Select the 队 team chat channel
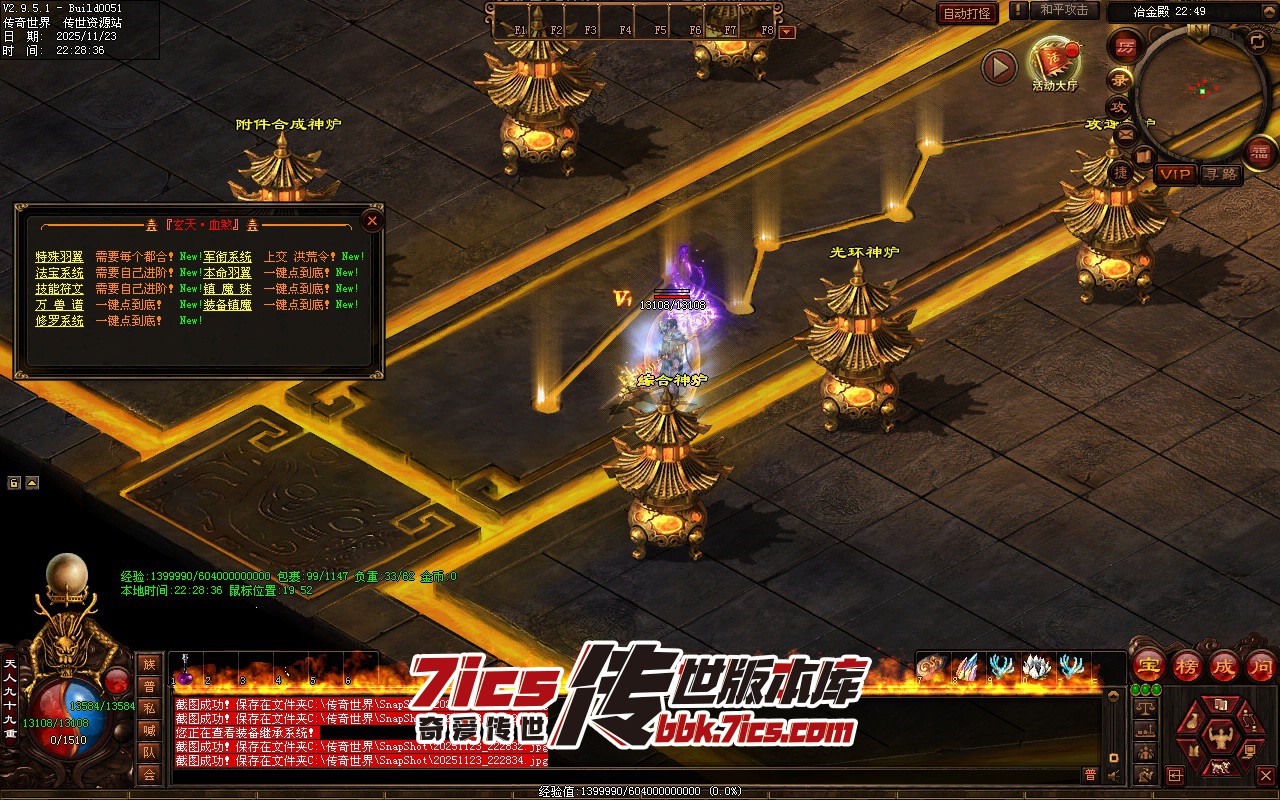This screenshot has height=800, width=1280. coord(149,752)
